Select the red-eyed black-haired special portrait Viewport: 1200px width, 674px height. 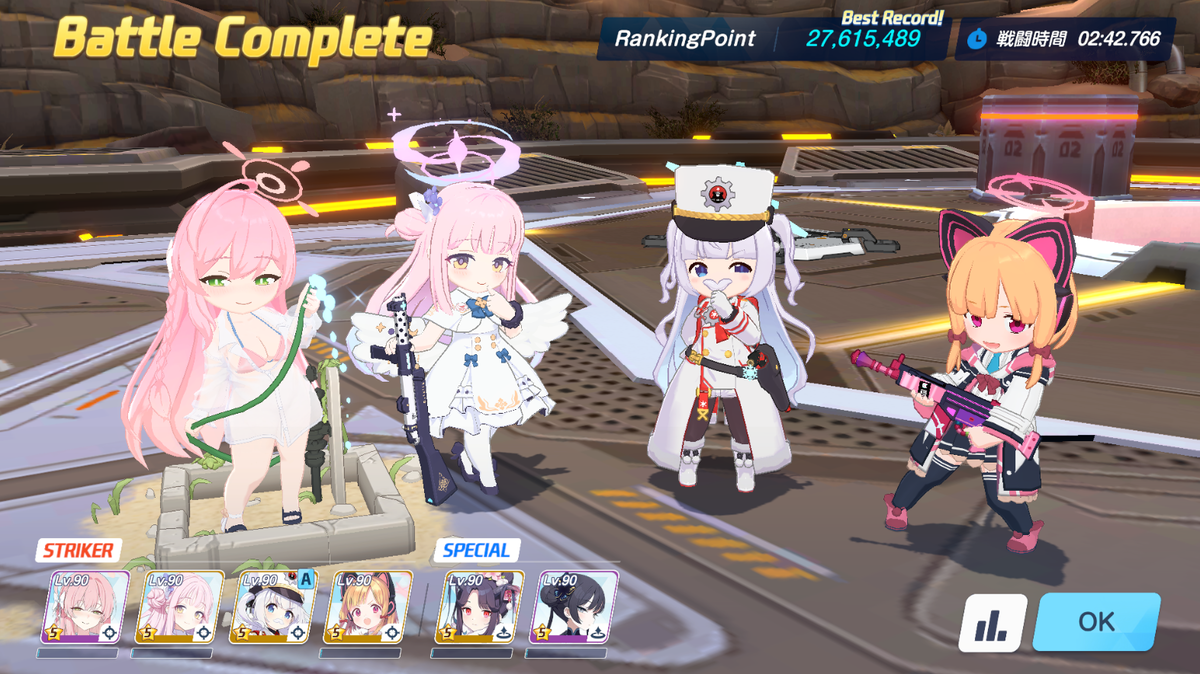pos(479,606)
